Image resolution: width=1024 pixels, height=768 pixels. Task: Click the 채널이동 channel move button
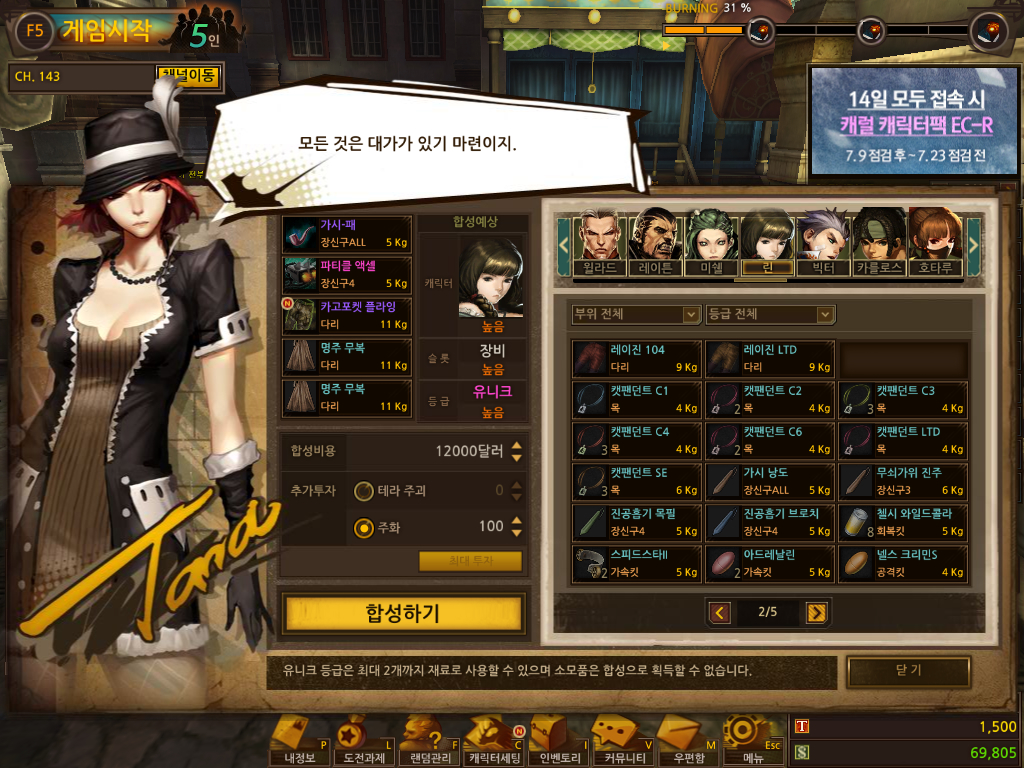[188, 76]
